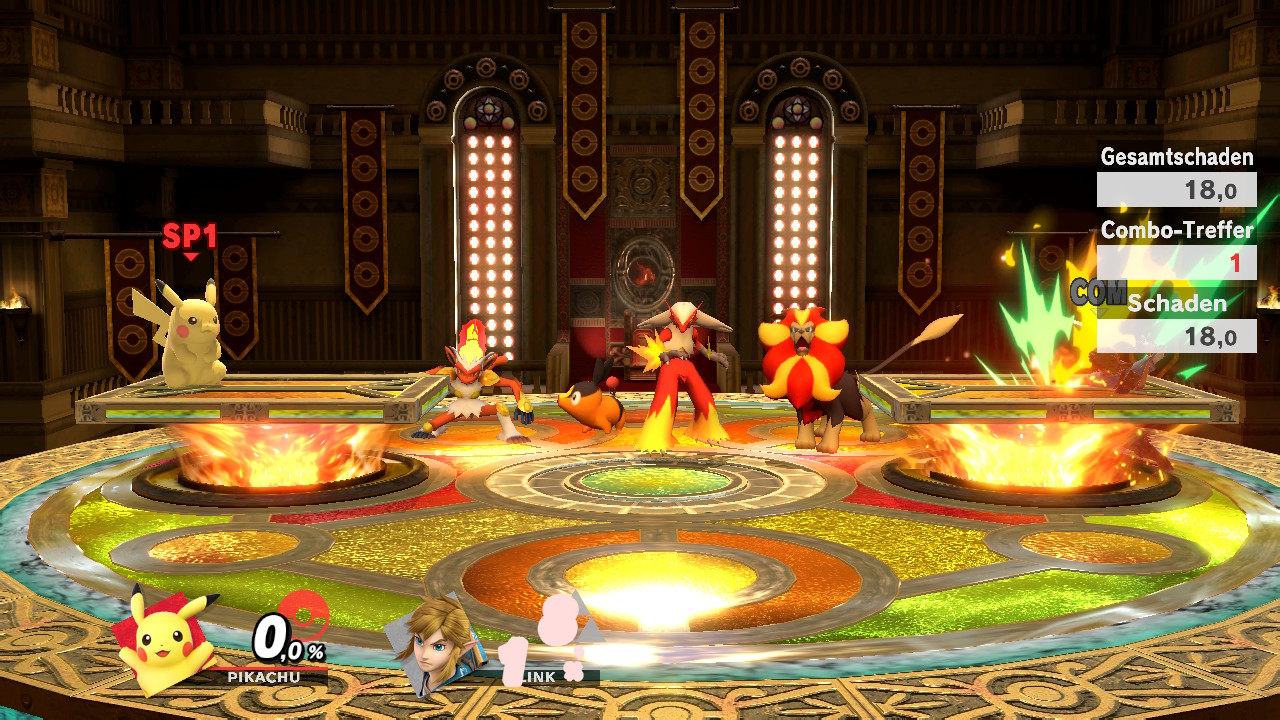Click the red SP1 indicator arrow
This screenshot has height=720, width=1280.
[190, 255]
